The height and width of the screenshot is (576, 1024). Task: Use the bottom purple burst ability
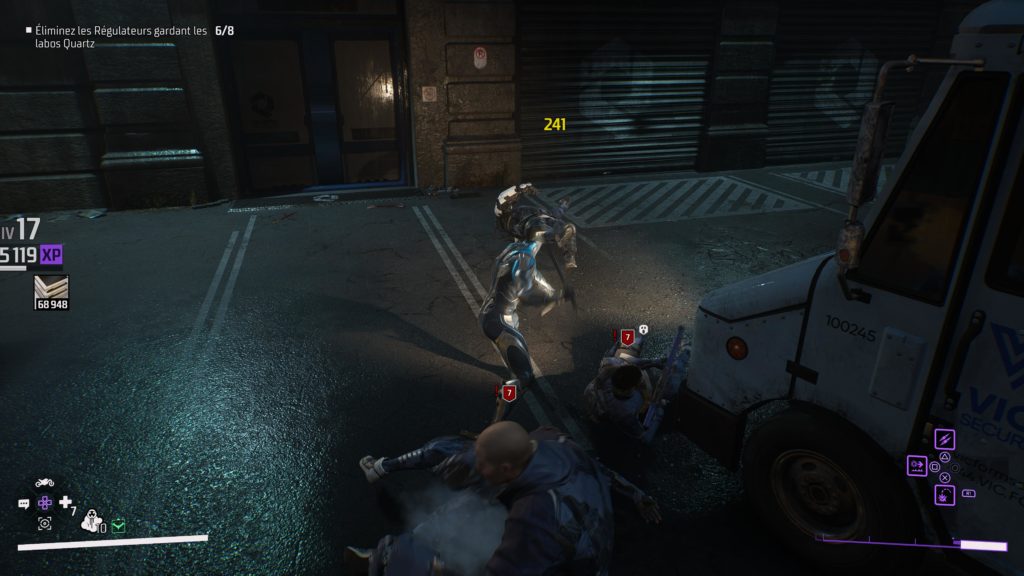click(x=944, y=493)
